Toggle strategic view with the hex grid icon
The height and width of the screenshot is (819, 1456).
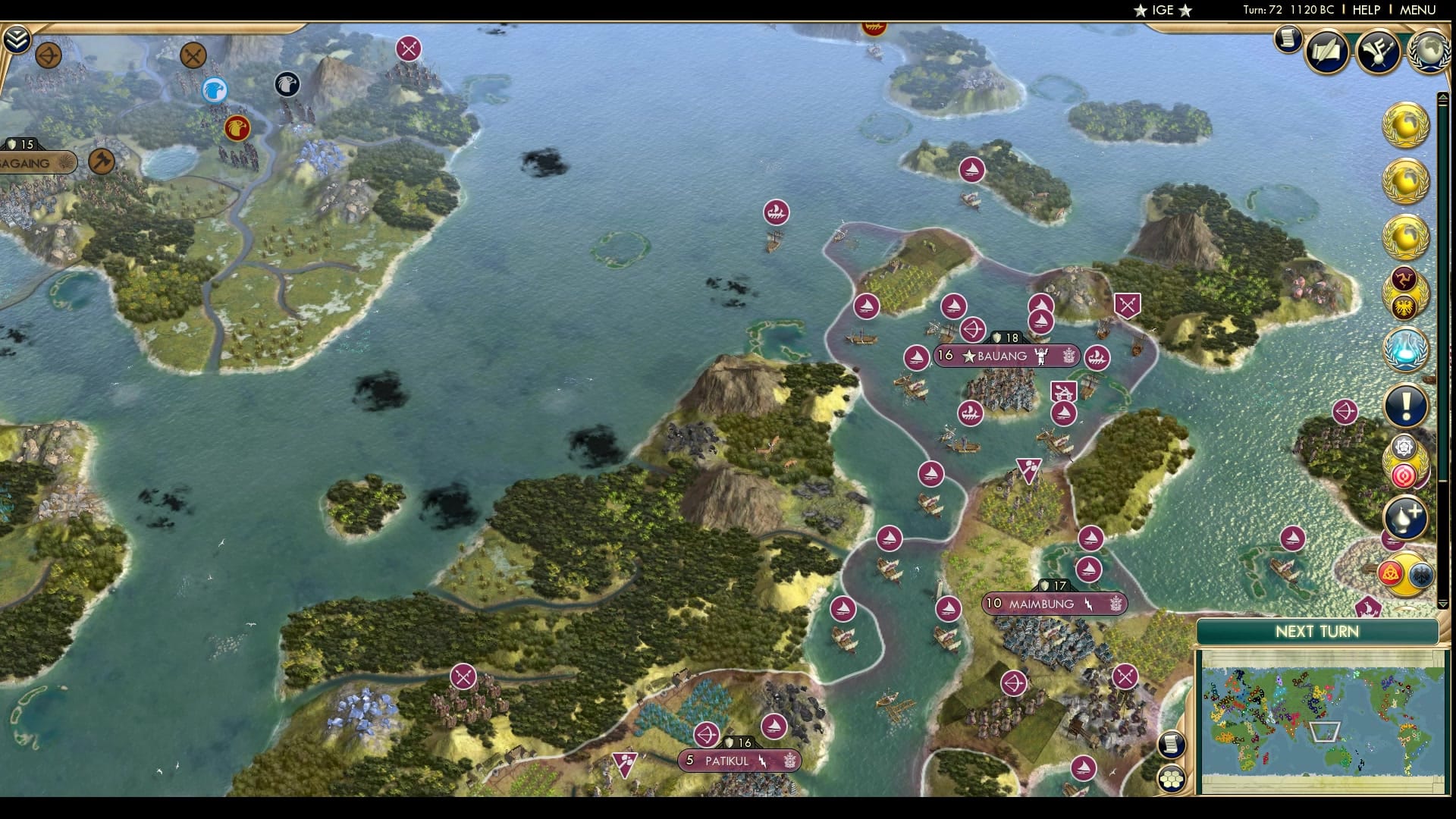coord(1172,777)
